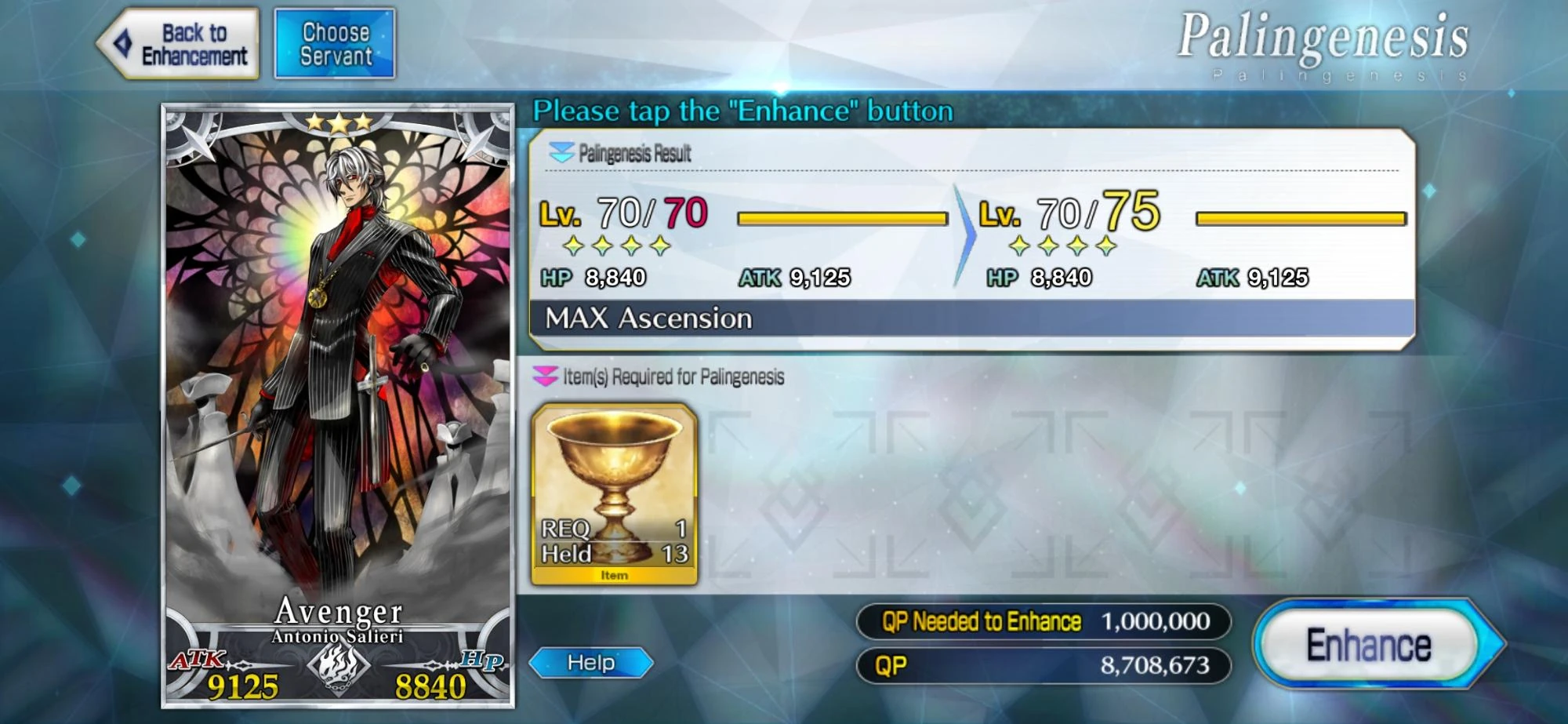
Task: Go Back to Enhancement
Action: [x=179, y=41]
